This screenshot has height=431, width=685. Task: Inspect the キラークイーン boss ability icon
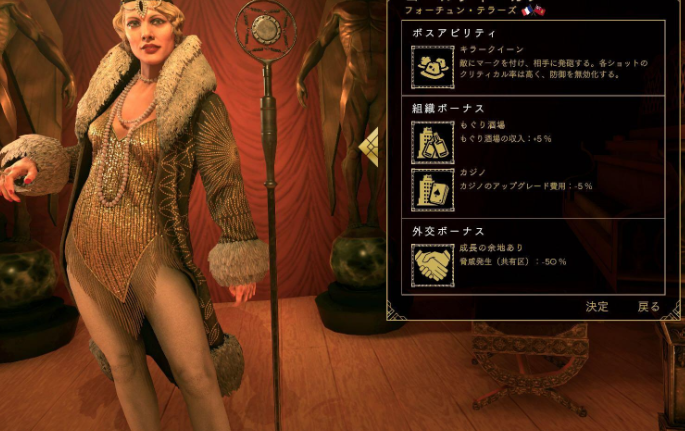[x=432, y=67]
